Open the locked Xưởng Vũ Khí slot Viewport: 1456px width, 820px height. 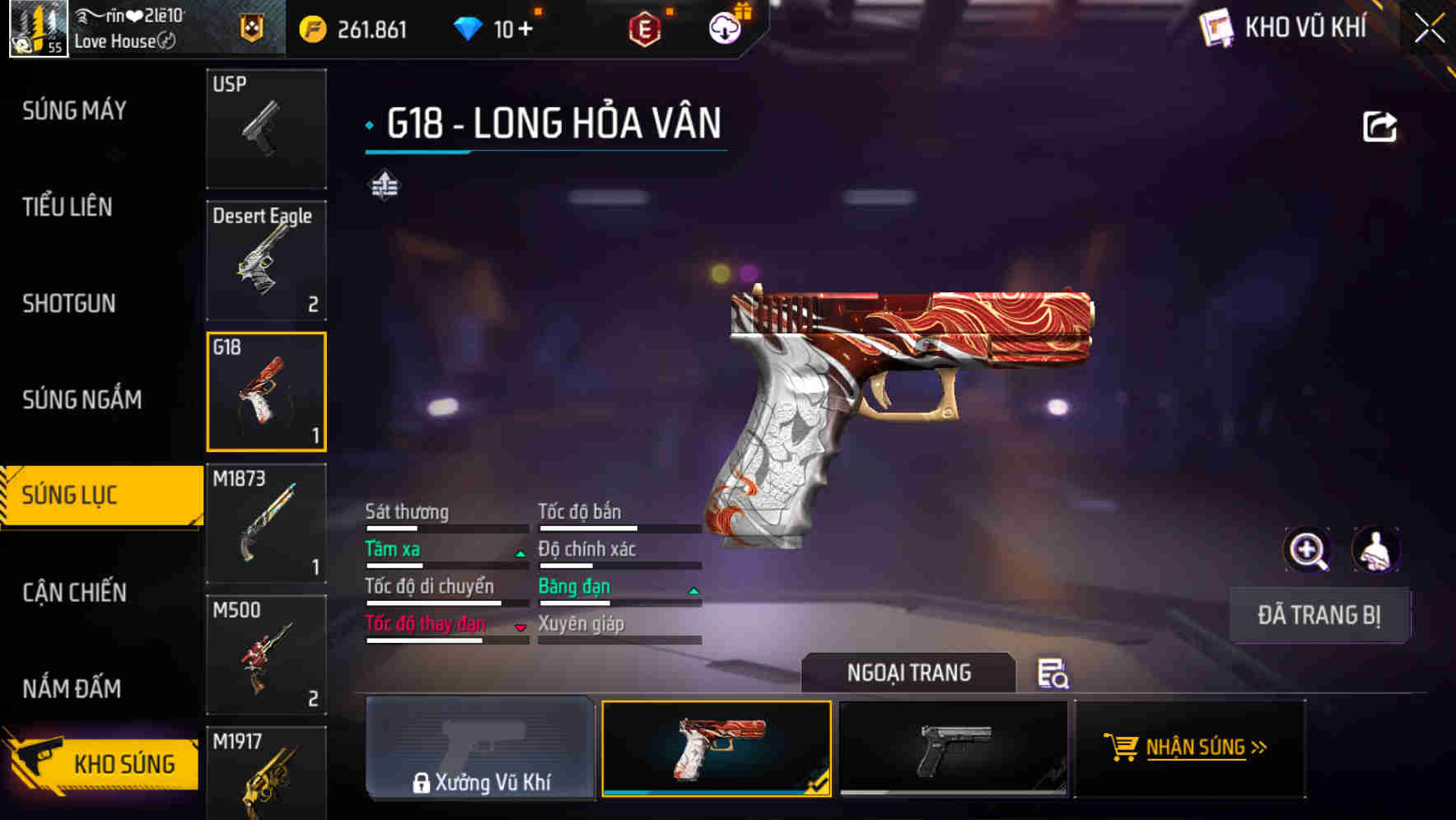click(x=480, y=748)
